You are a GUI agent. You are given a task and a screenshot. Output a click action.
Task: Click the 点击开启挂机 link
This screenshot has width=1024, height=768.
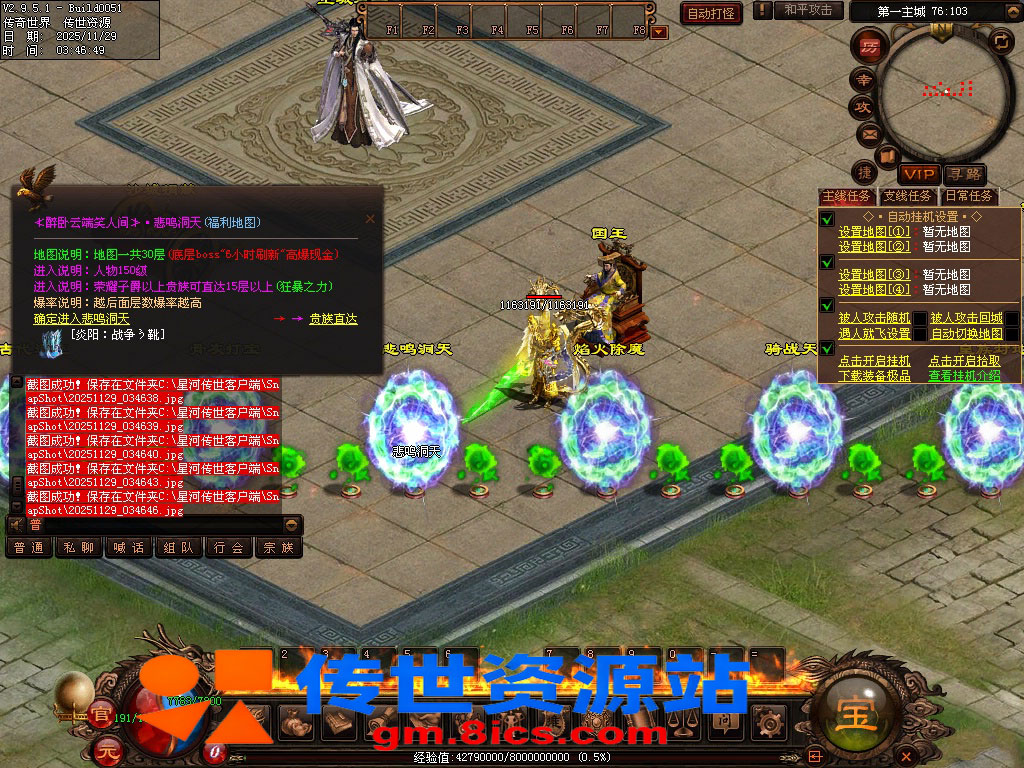(x=874, y=361)
